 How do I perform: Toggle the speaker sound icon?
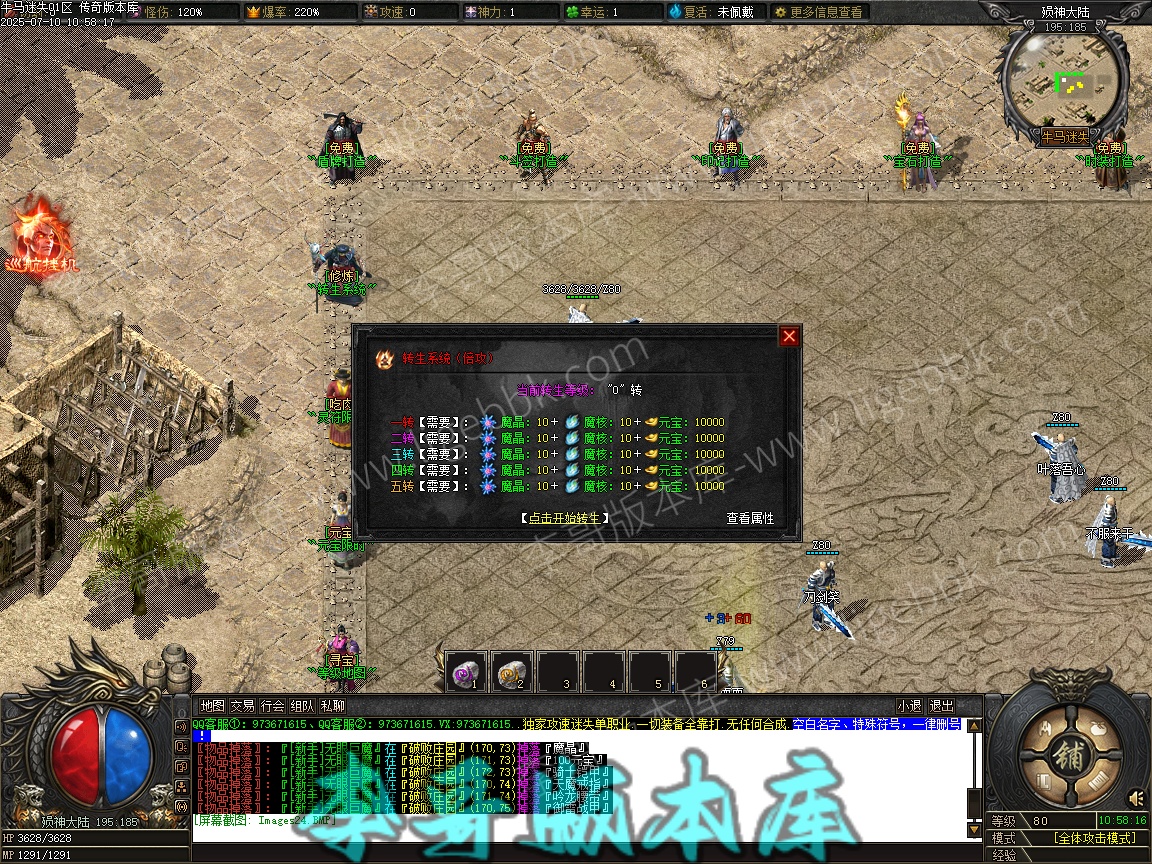click(1136, 798)
